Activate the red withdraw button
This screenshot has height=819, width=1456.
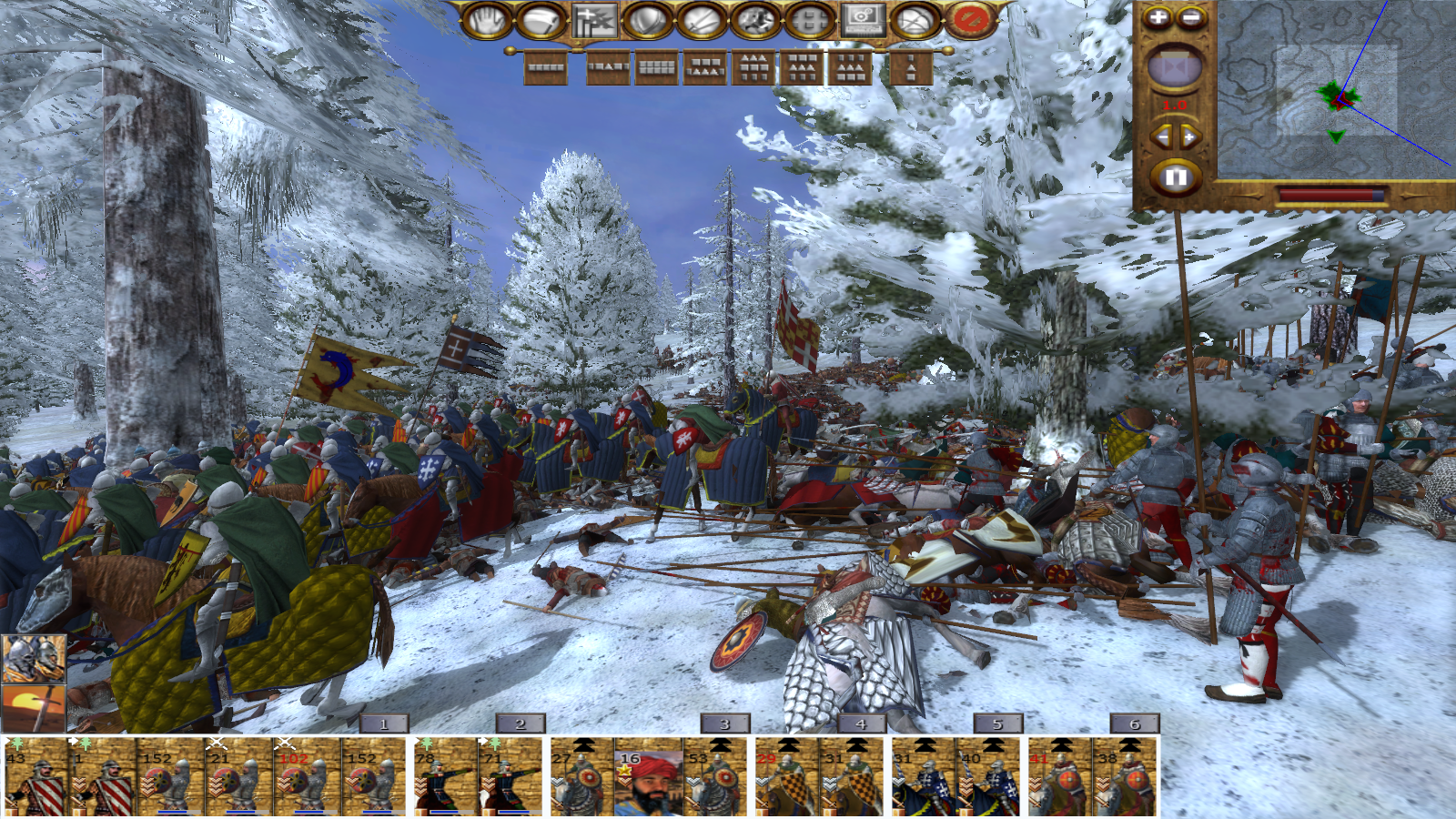(x=969, y=20)
